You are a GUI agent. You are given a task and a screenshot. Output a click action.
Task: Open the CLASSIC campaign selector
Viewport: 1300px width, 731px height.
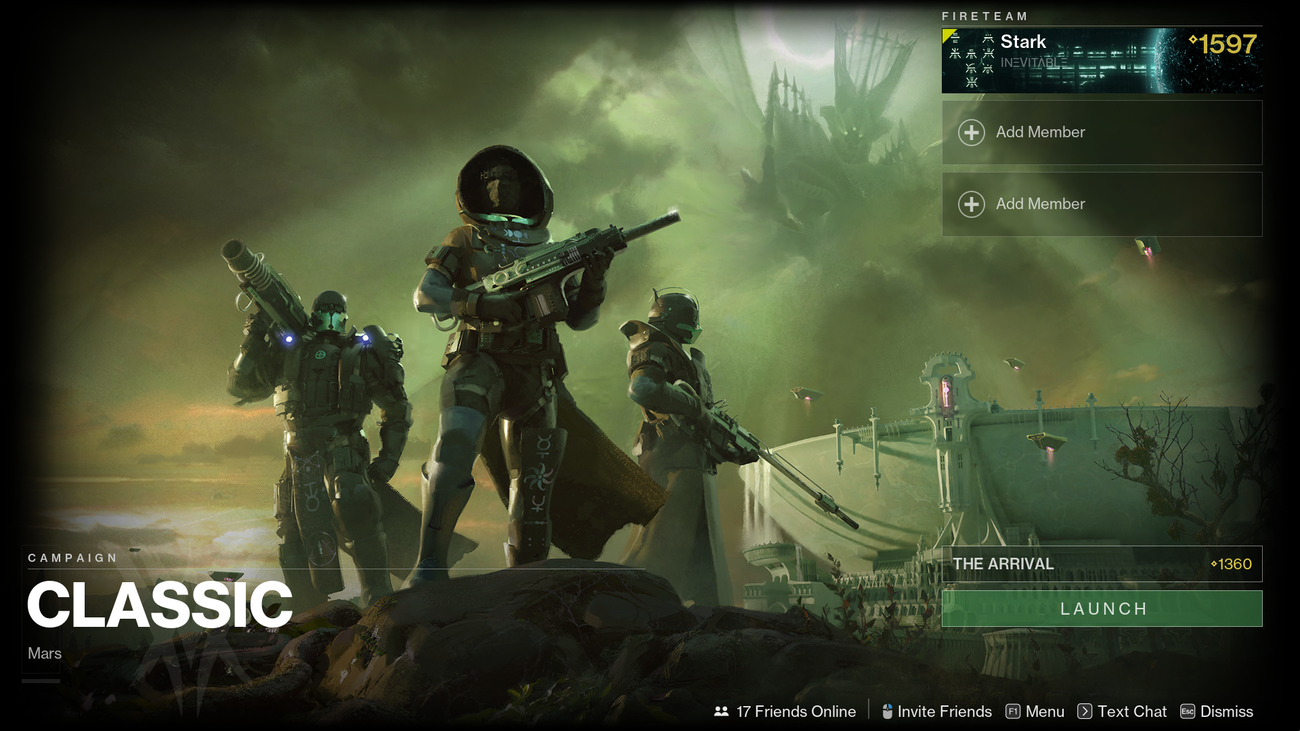[x=160, y=604]
